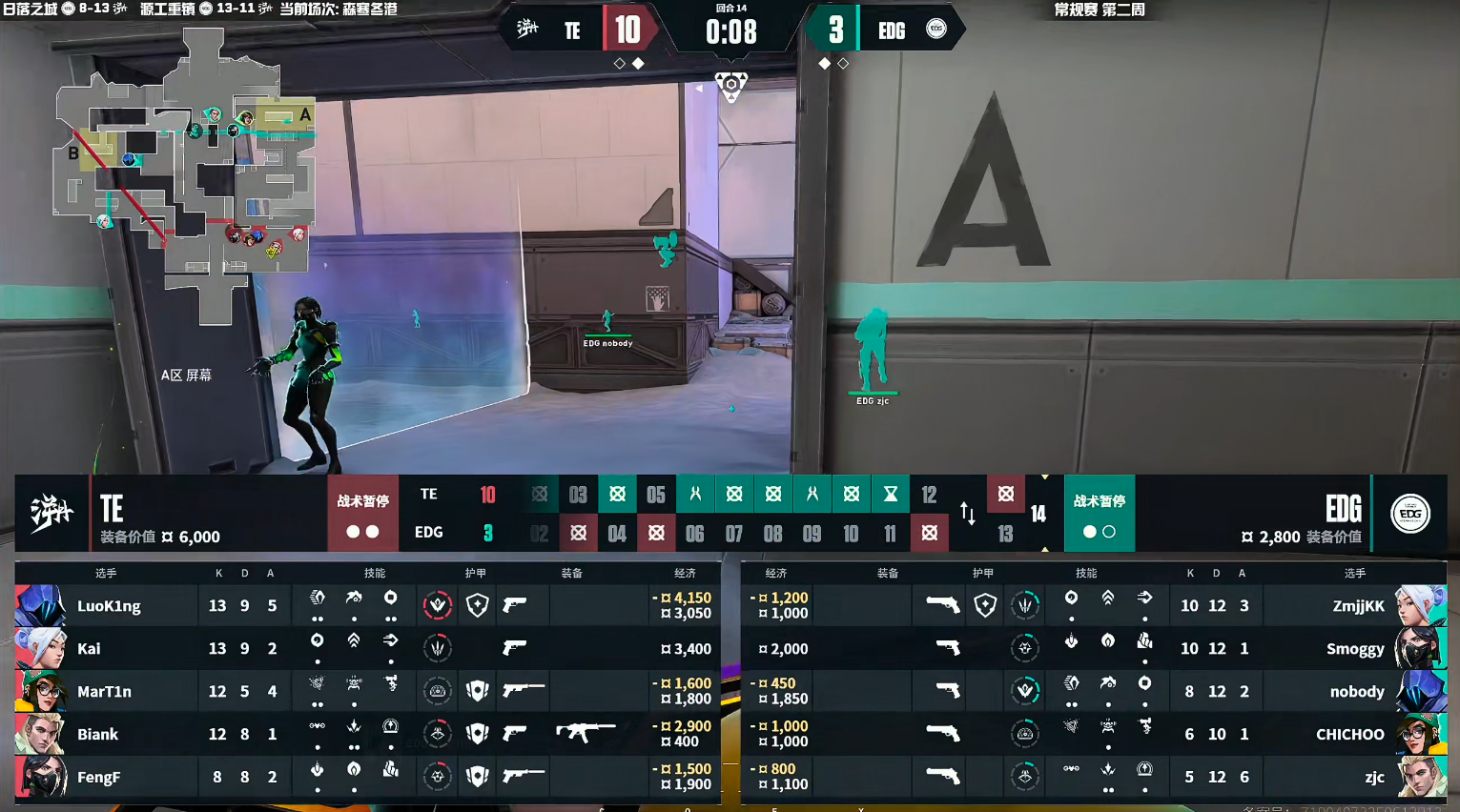
Task: Click Biank's rifle equipment icon
Action: pos(585,733)
